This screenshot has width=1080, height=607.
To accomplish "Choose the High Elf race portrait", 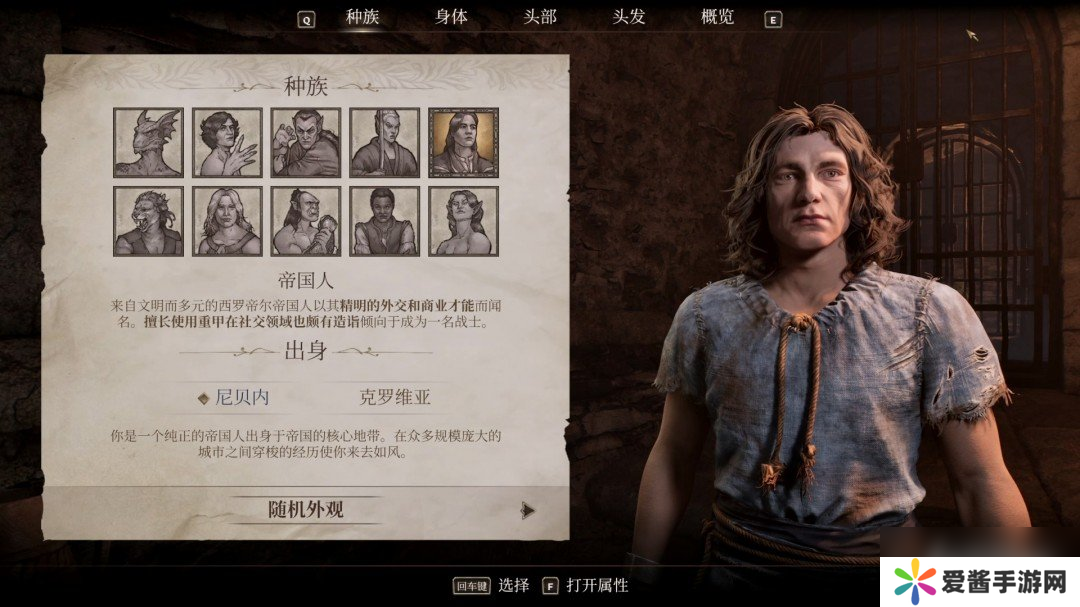I will tap(385, 142).
